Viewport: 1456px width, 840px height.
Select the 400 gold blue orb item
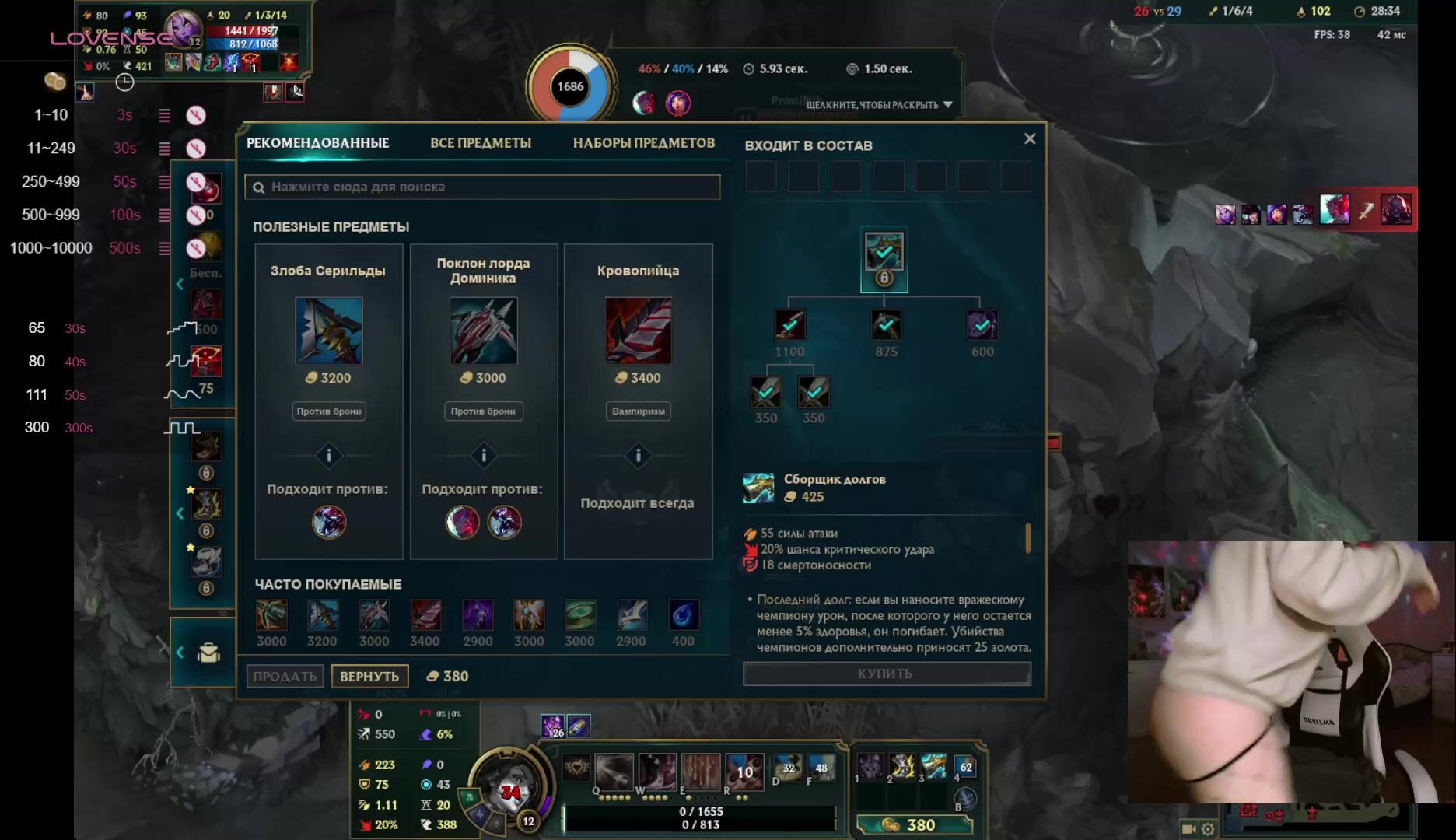683,616
